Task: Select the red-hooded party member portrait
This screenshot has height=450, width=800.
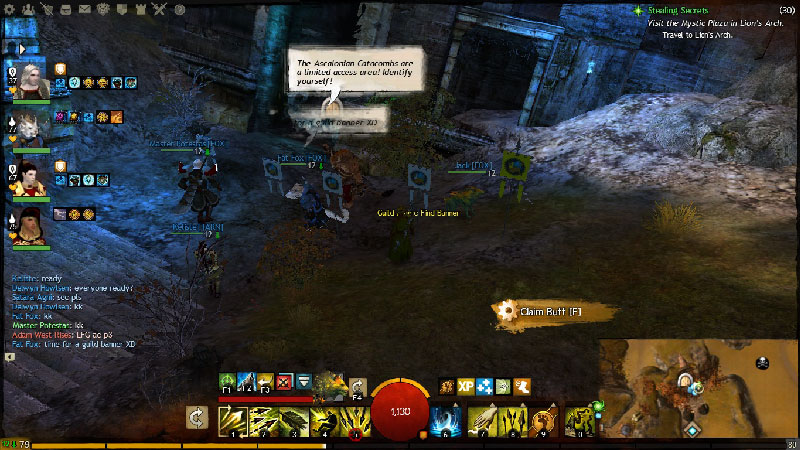Action: click(x=28, y=179)
